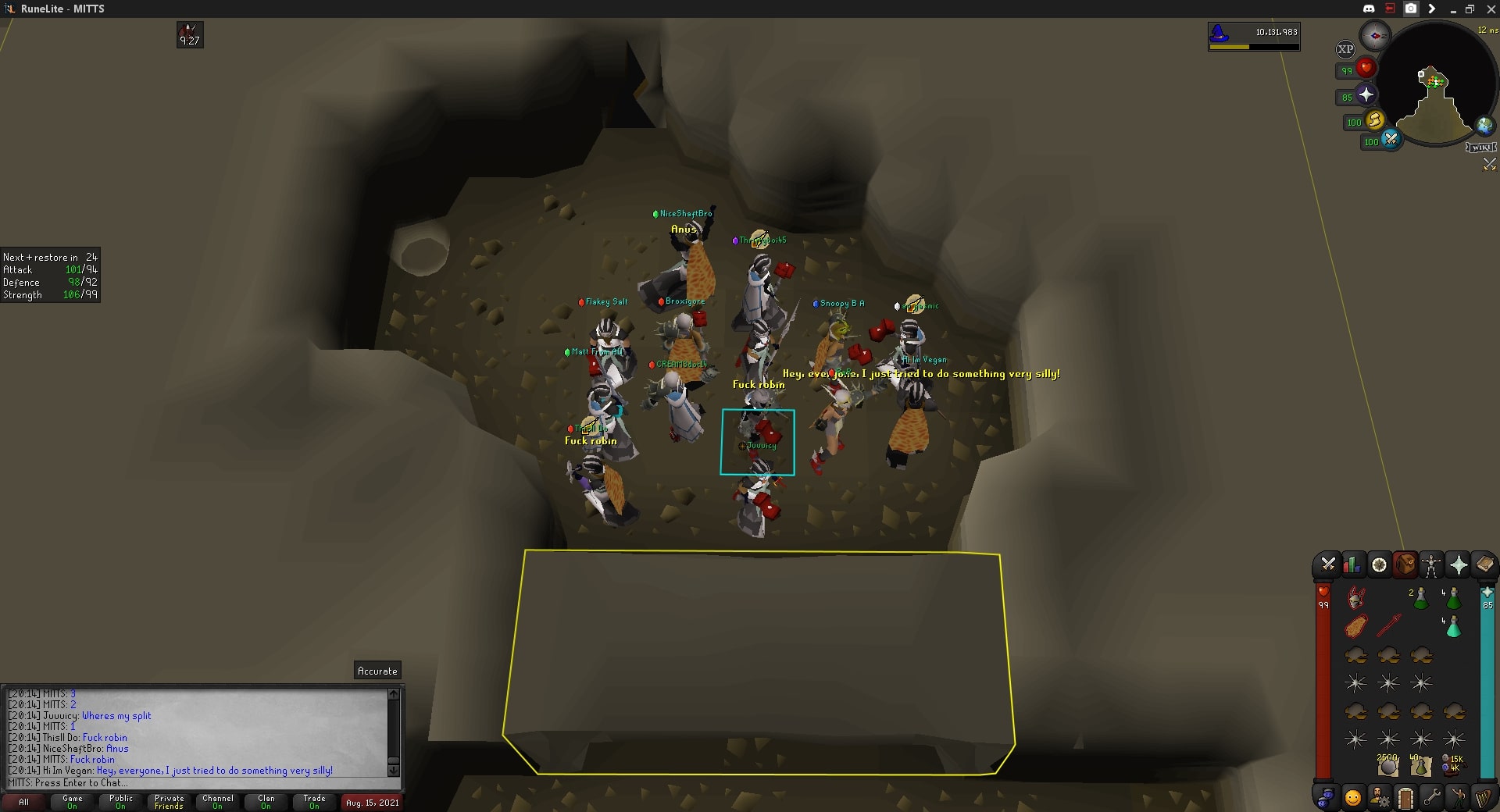Open the Equipment worn armour tab
This screenshot has width=1500, height=812.
[1431, 564]
